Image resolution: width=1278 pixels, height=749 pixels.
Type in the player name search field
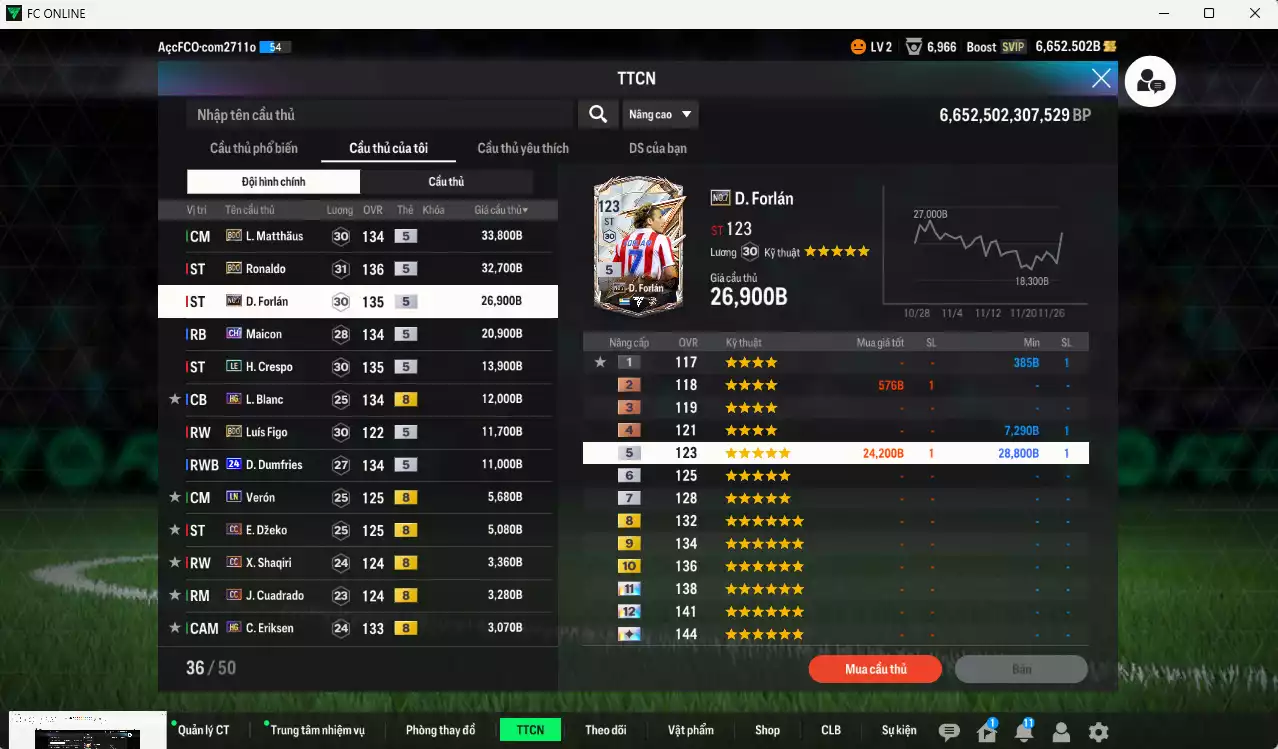pyautogui.click(x=380, y=115)
